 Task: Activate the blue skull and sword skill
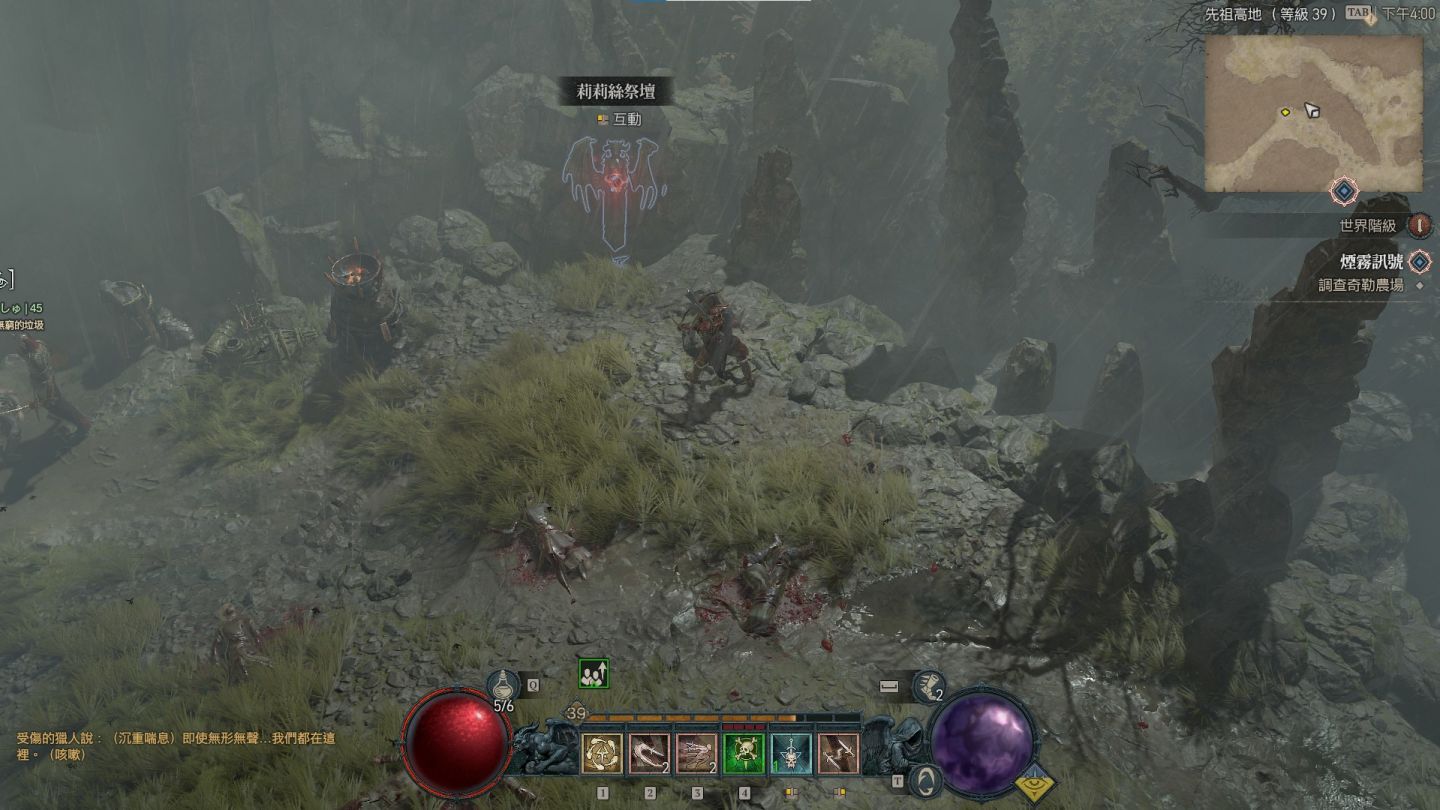tap(791, 754)
